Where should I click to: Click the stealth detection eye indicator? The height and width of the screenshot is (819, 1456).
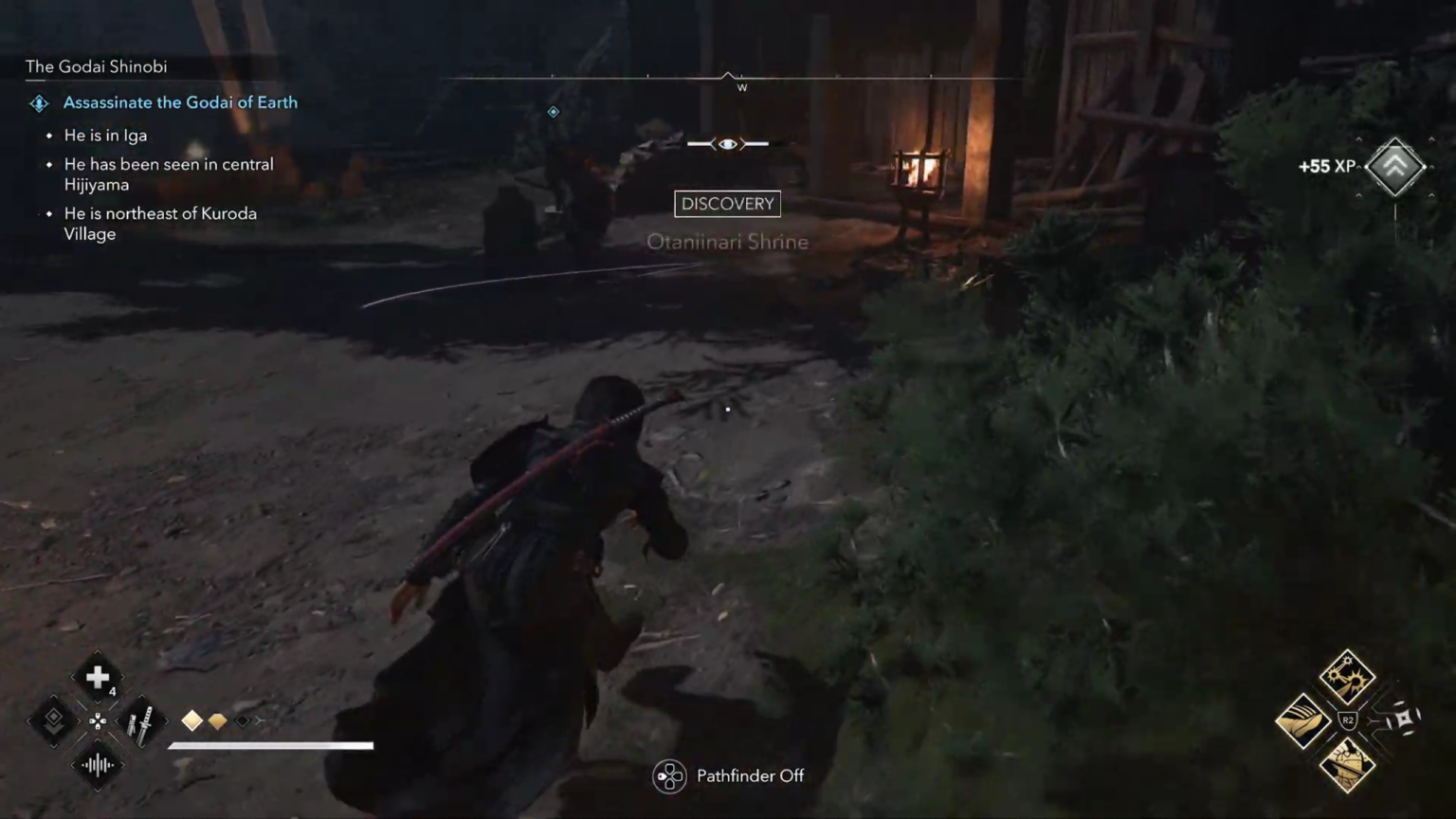pyautogui.click(x=727, y=143)
